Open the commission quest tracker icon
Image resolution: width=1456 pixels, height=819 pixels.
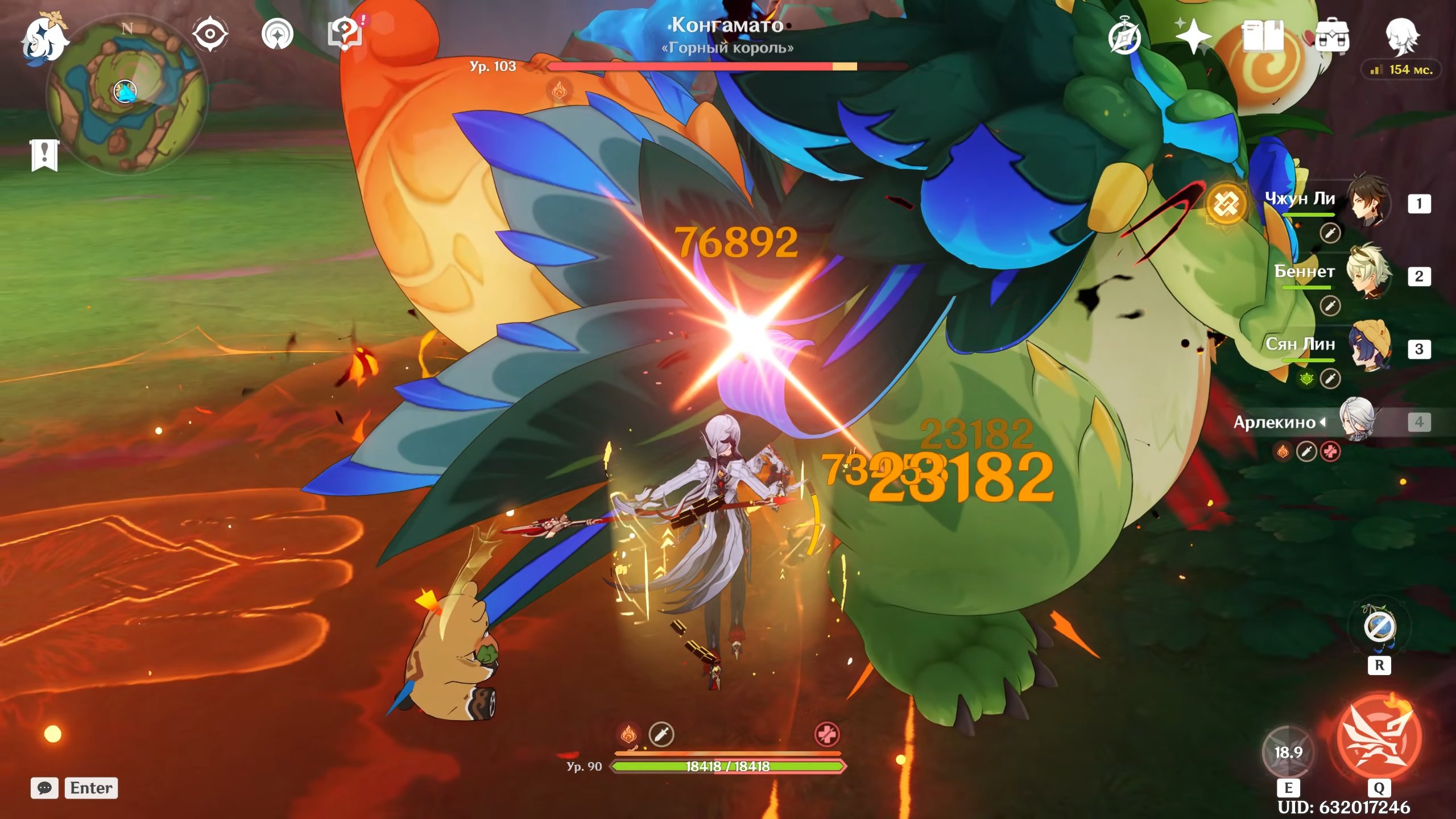click(277, 34)
